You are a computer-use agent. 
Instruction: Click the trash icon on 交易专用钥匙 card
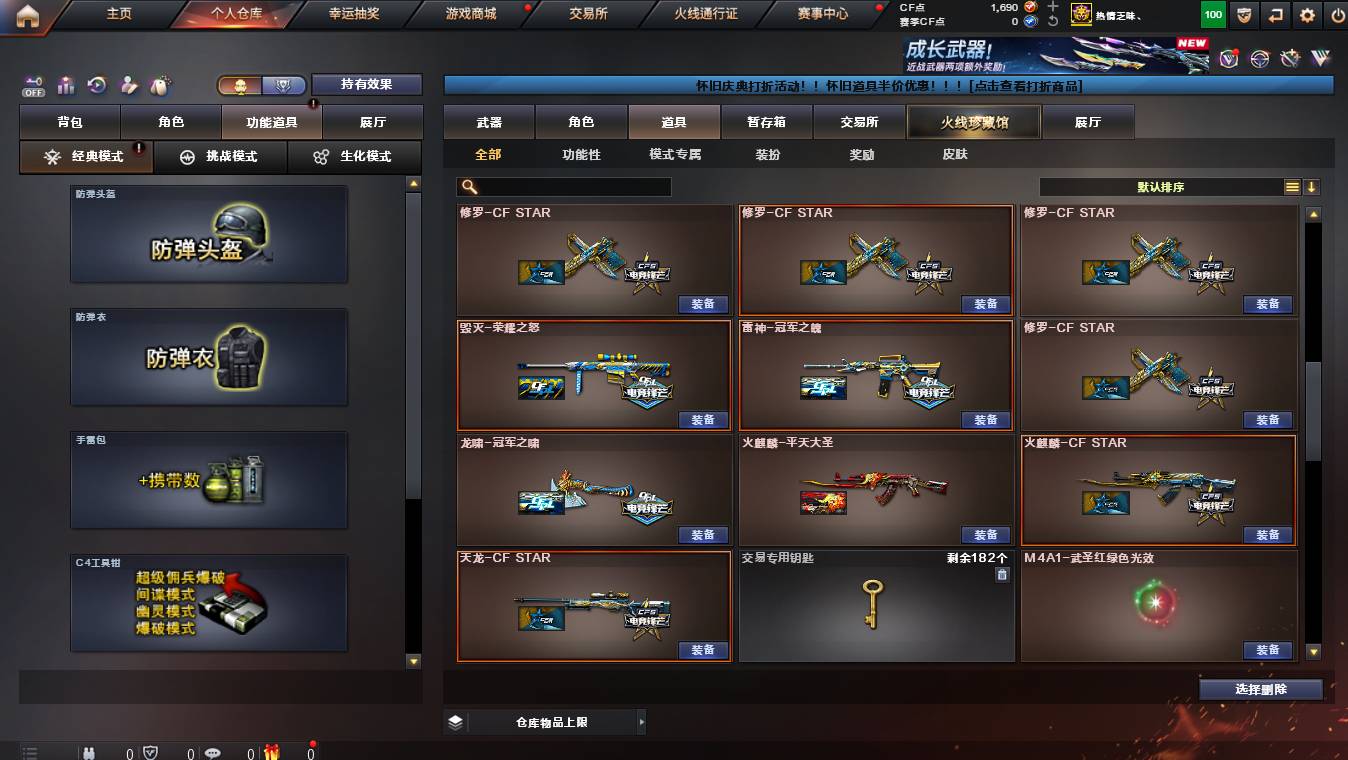tap(1002, 573)
